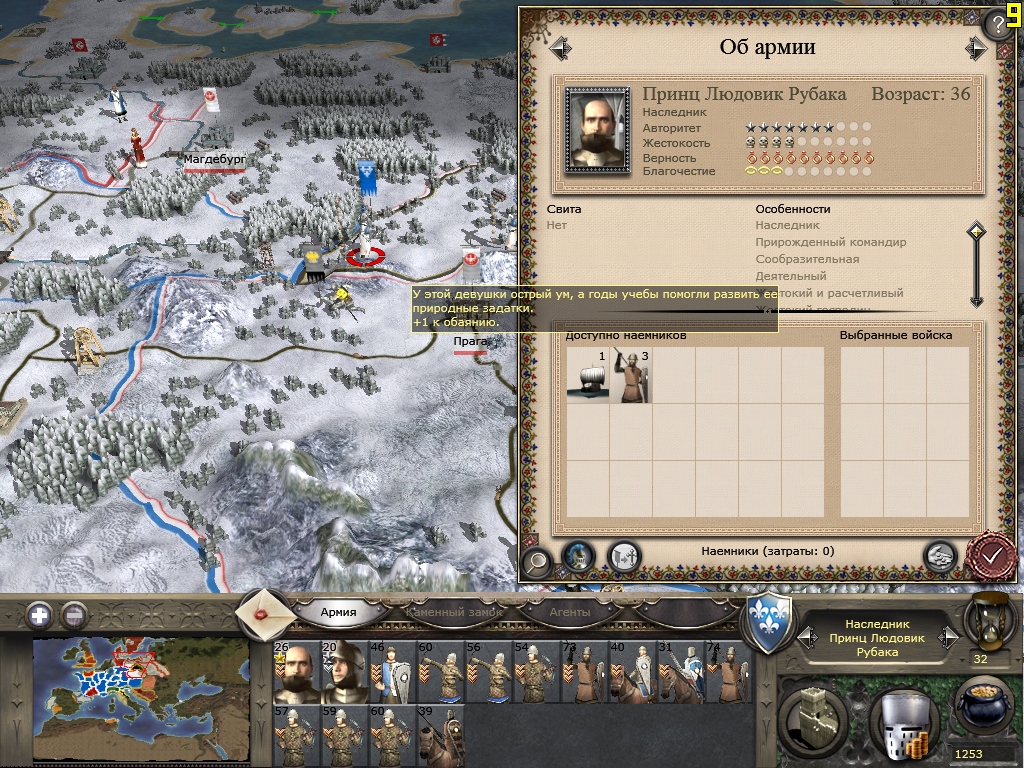The width and height of the screenshot is (1024, 768).
Task: Open the help question mark button
Action: (1000, 24)
